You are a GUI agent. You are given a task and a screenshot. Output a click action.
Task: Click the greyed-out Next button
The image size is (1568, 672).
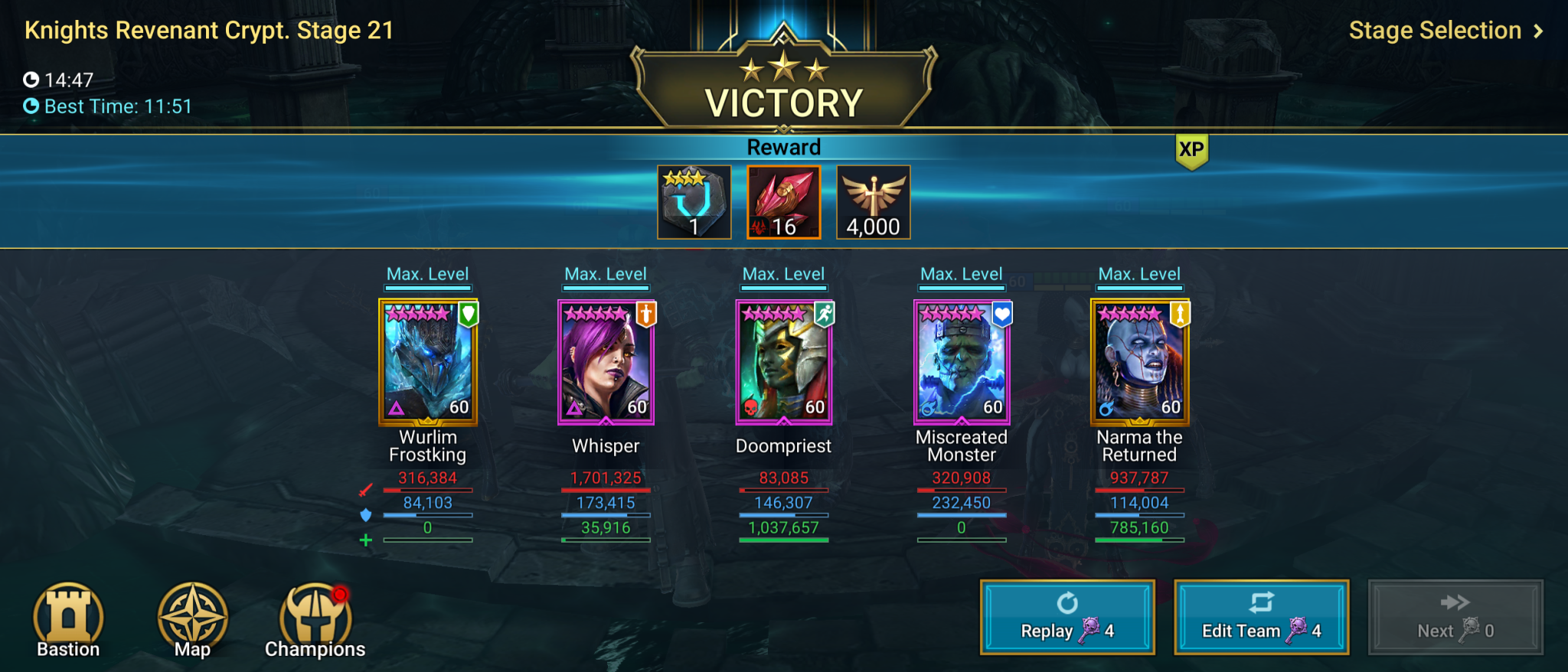[1455, 617]
